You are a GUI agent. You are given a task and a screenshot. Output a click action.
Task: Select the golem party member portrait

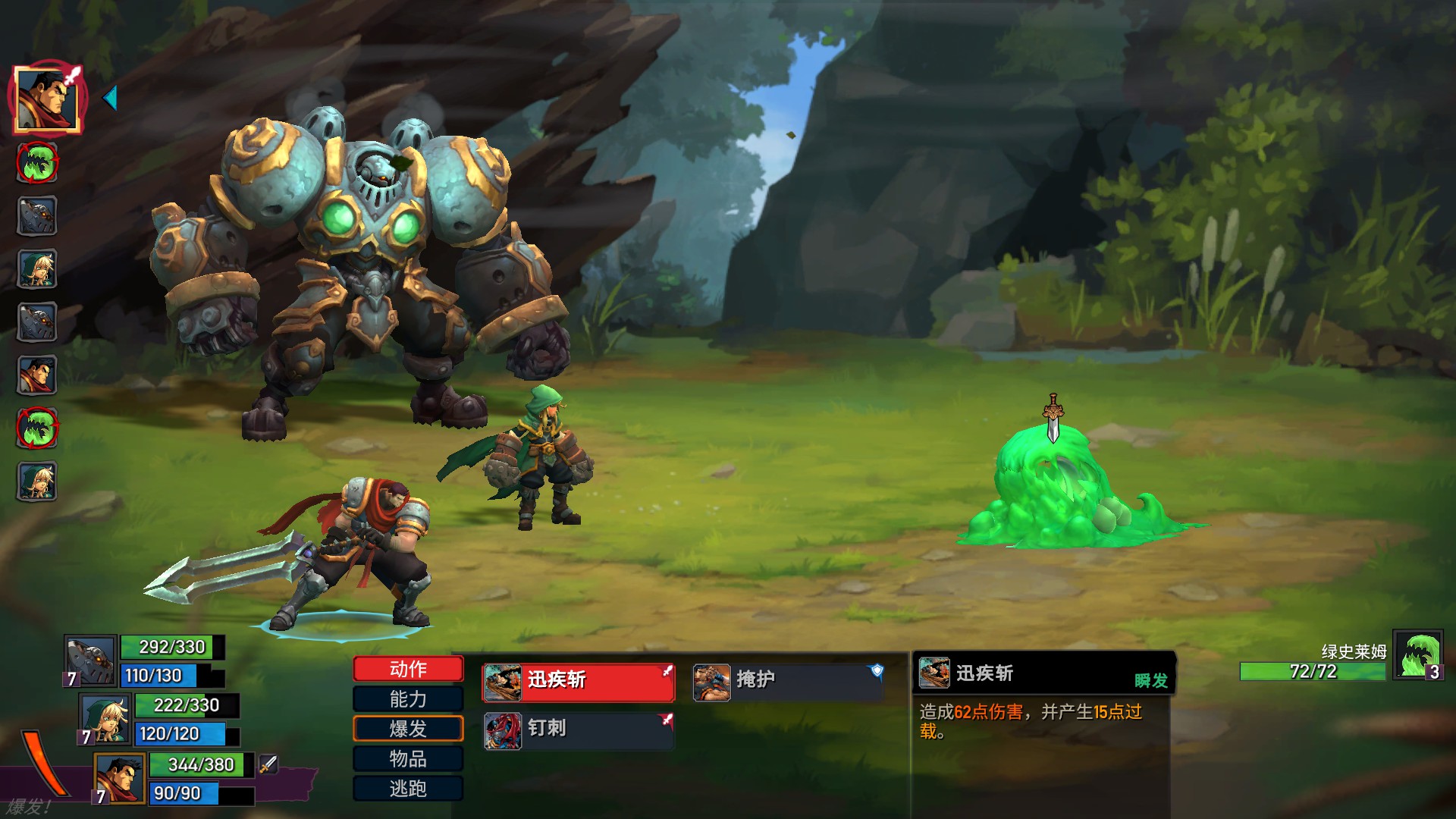tap(90, 660)
